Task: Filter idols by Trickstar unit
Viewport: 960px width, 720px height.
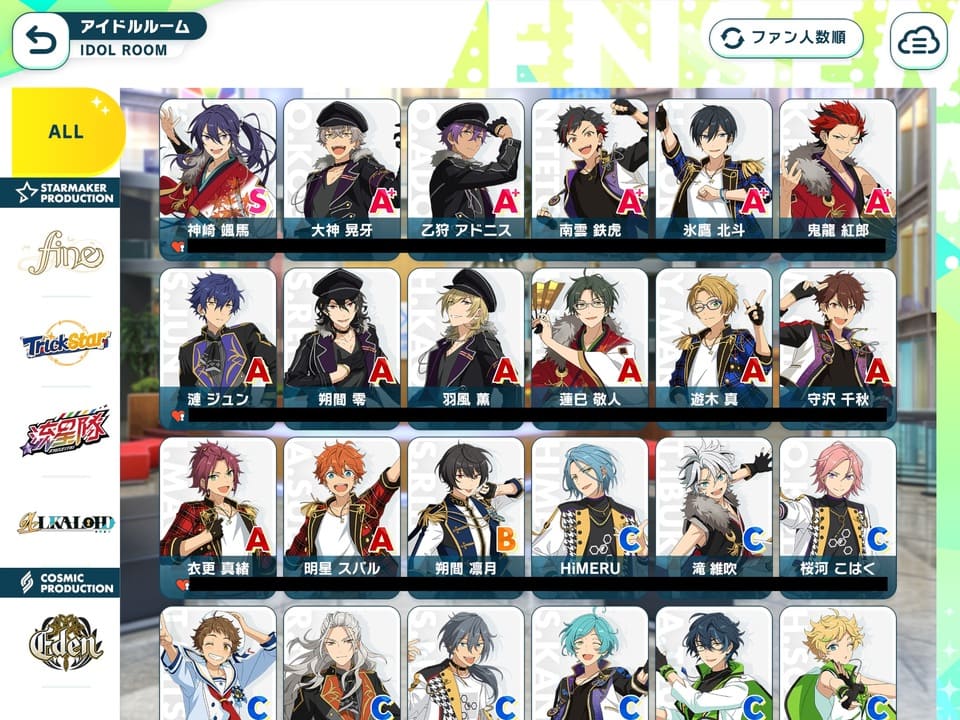Action: click(x=66, y=345)
